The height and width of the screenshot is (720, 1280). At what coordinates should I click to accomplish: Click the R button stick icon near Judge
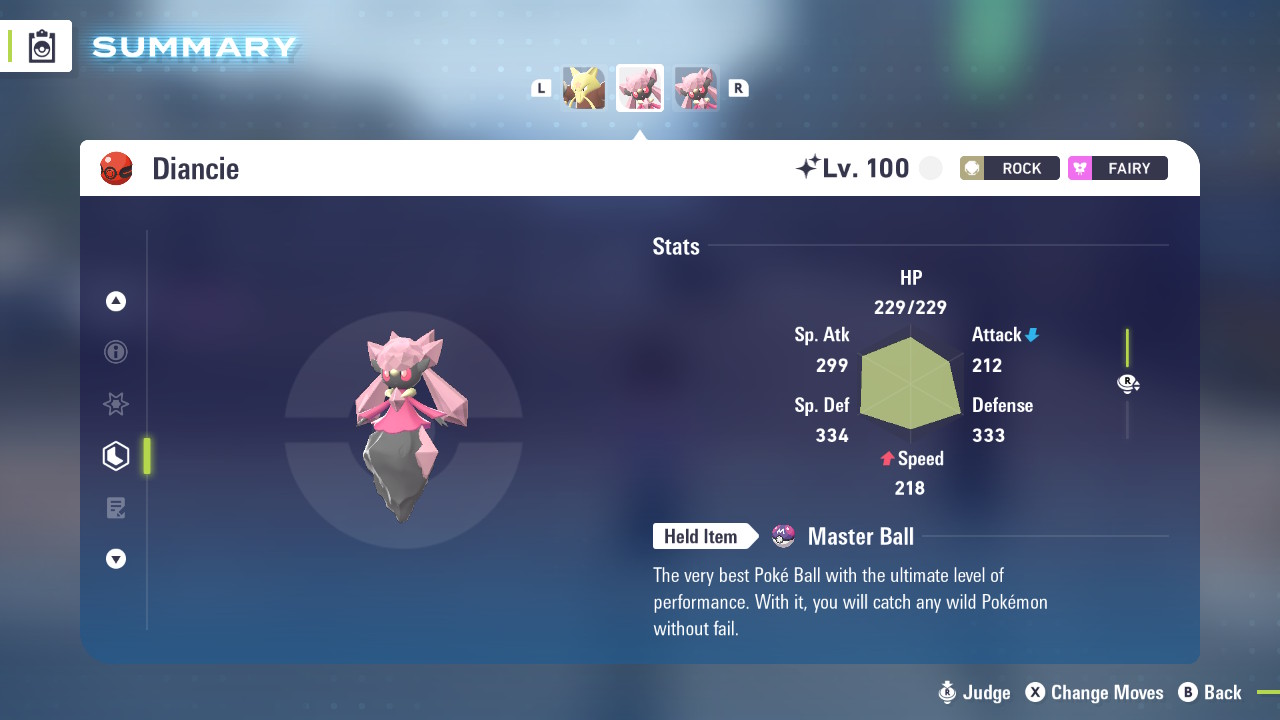click(x=946, y=692)
